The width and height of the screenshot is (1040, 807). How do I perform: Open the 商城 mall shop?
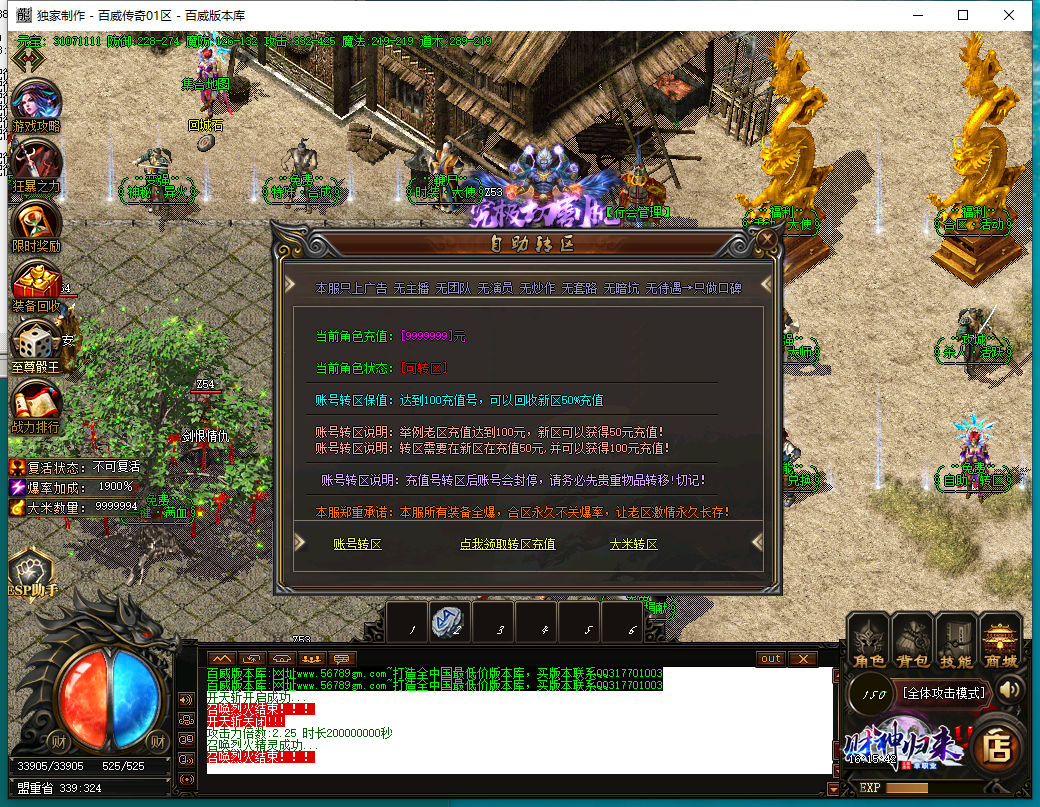[1000, 640]
